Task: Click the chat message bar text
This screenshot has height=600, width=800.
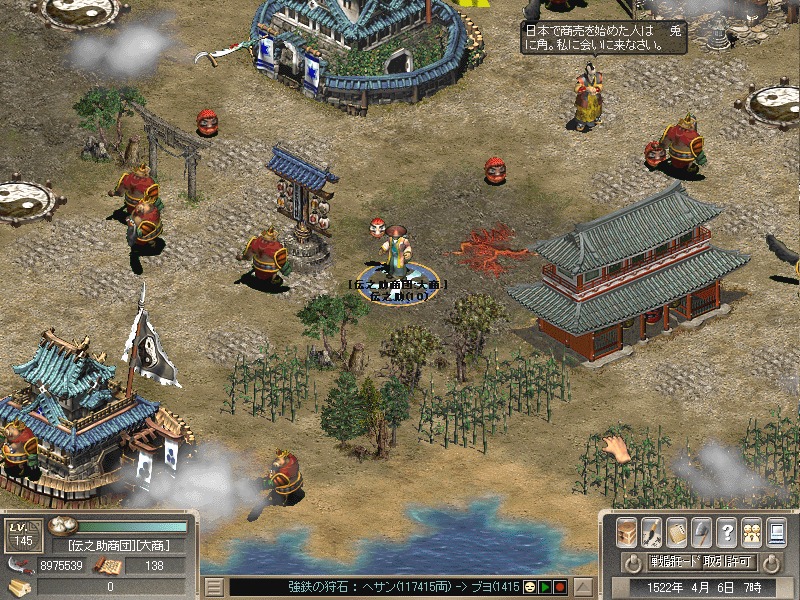Action: tap(380, 587)
